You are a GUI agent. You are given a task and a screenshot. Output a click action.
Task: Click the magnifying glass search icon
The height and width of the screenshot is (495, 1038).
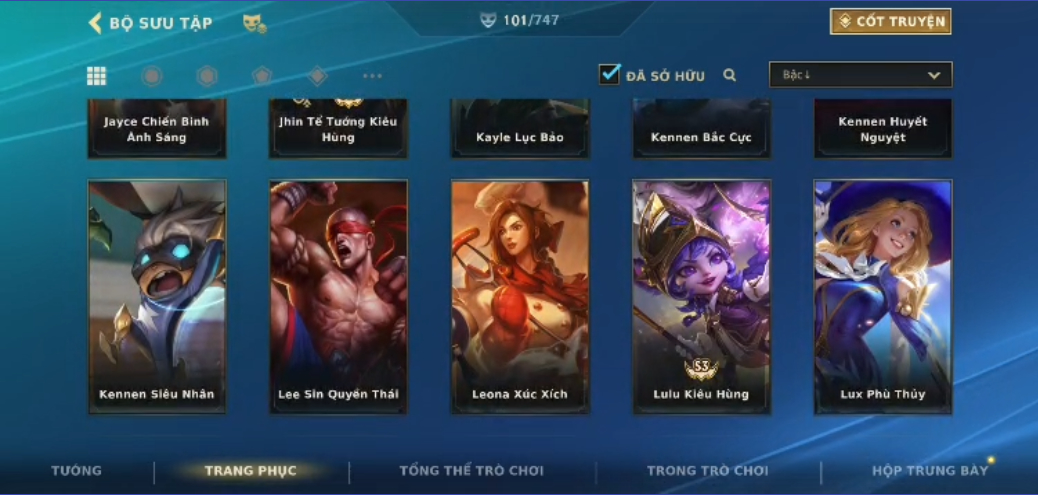click(730, 75)
